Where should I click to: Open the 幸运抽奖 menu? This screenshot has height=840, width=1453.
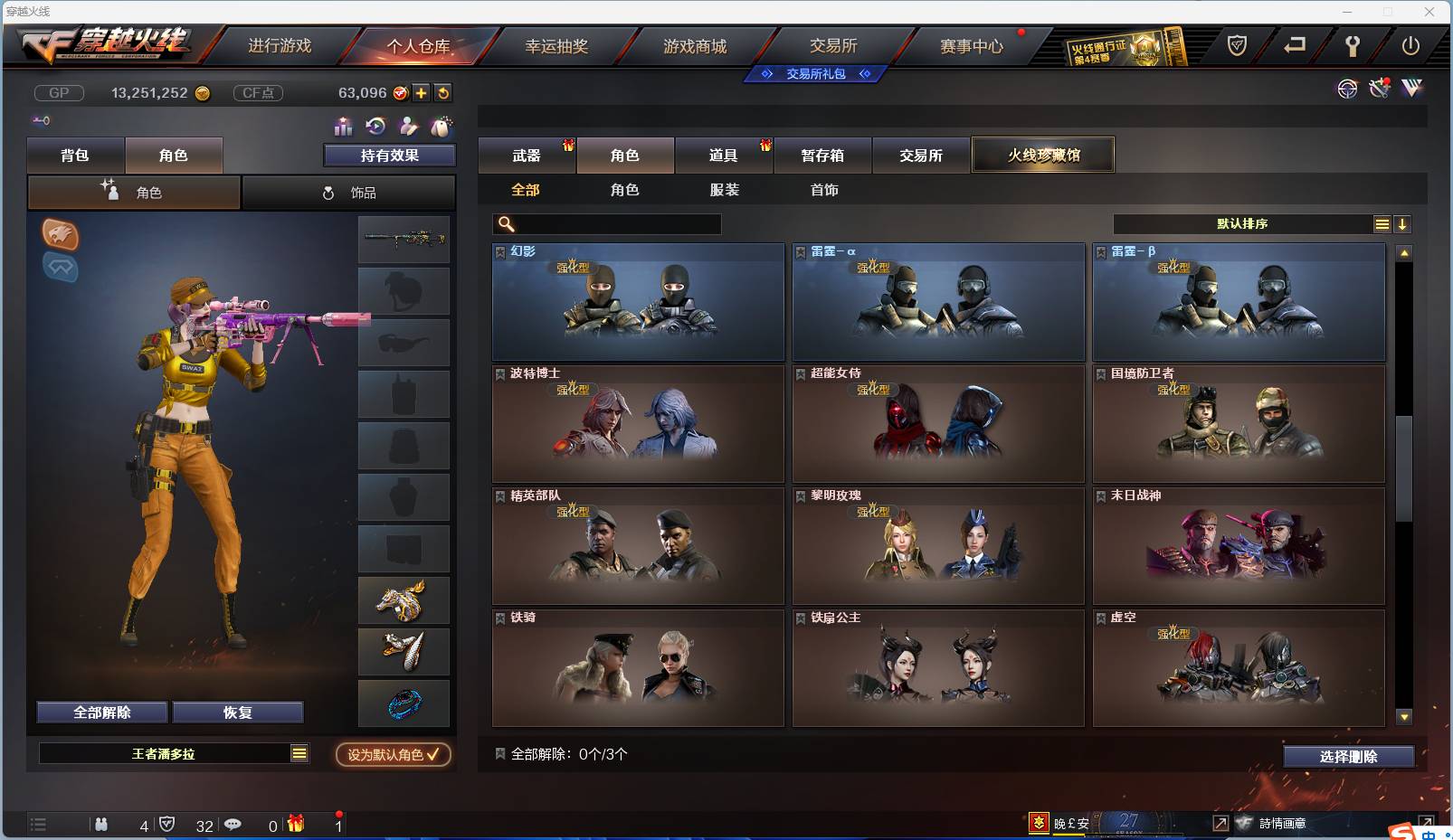558,46
